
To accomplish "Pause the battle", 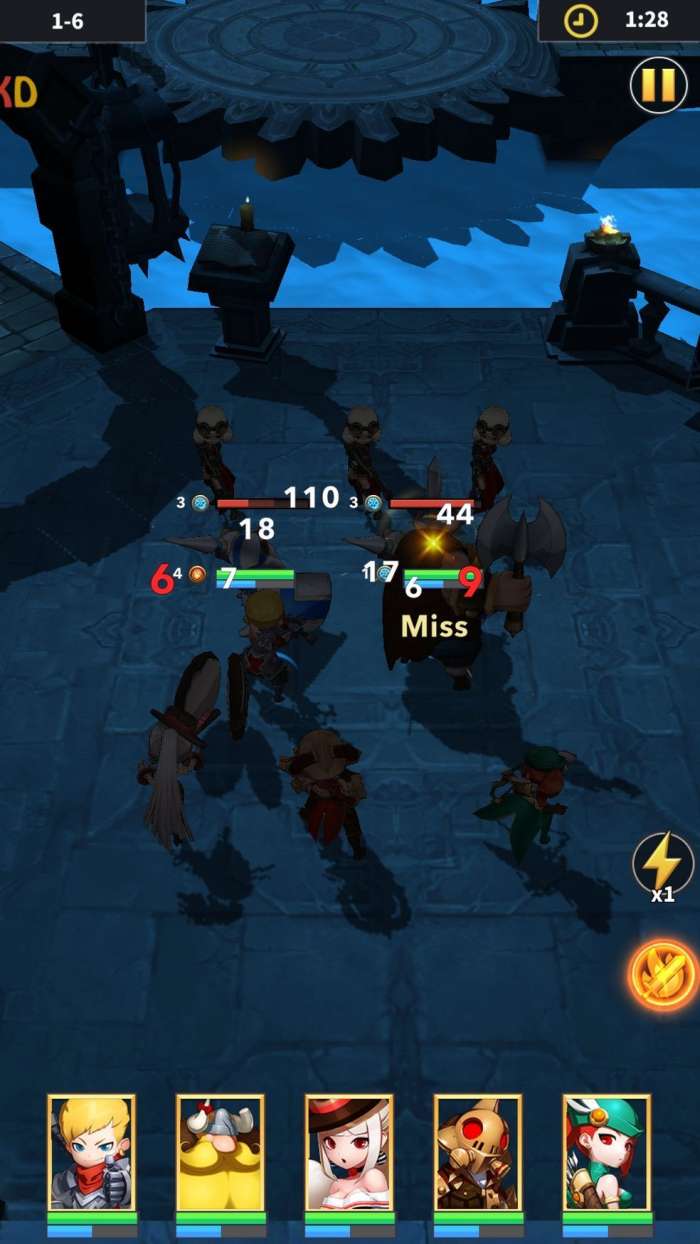I will [x=658, y=85].
